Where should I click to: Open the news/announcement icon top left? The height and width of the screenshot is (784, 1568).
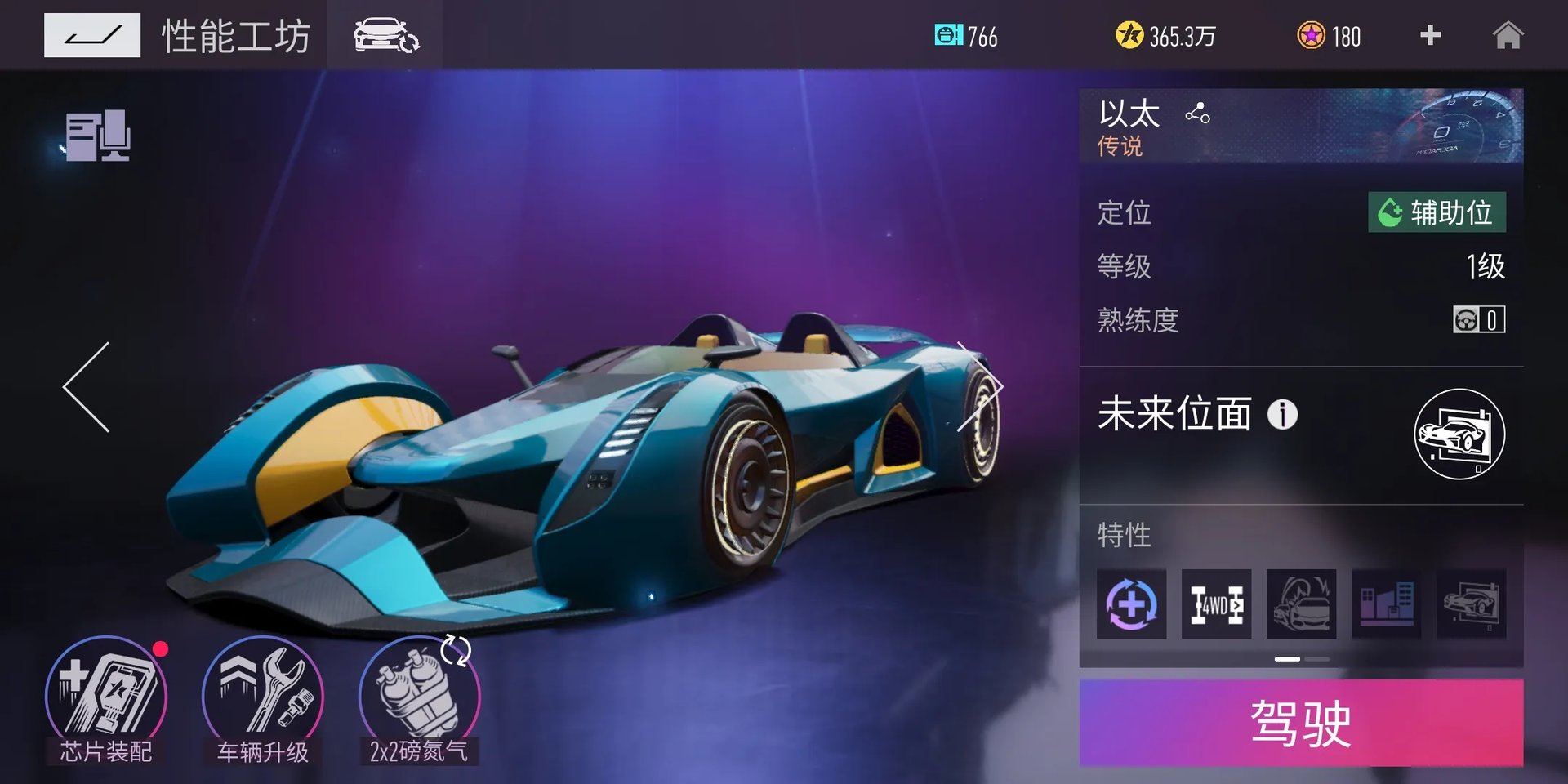tap(98, 135)
